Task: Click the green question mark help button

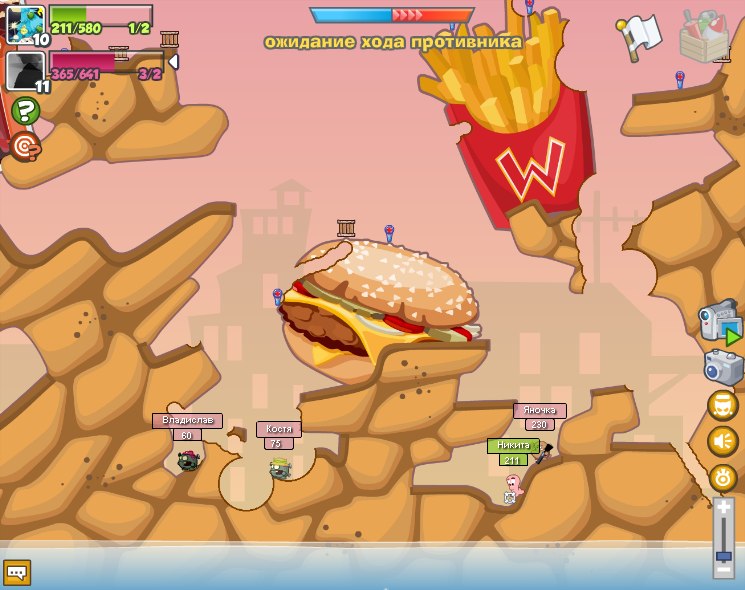Action: tap(27, 110)
